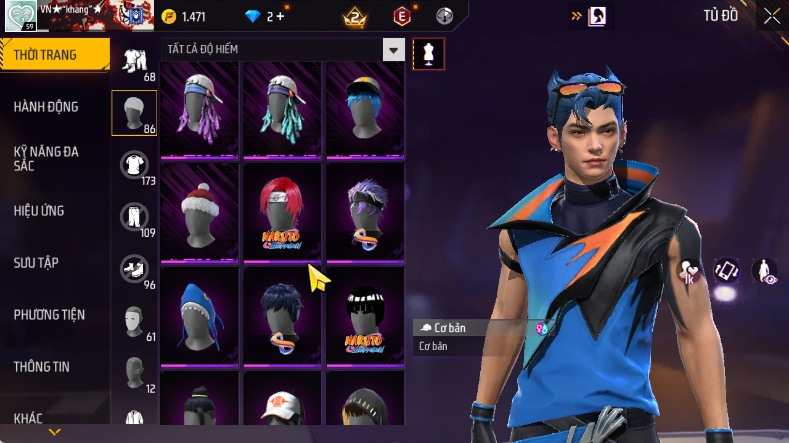Select the KỸ NĂNG ĐA SẮC menu
Screen dimensions: 789x443
[x=46, y=158]
